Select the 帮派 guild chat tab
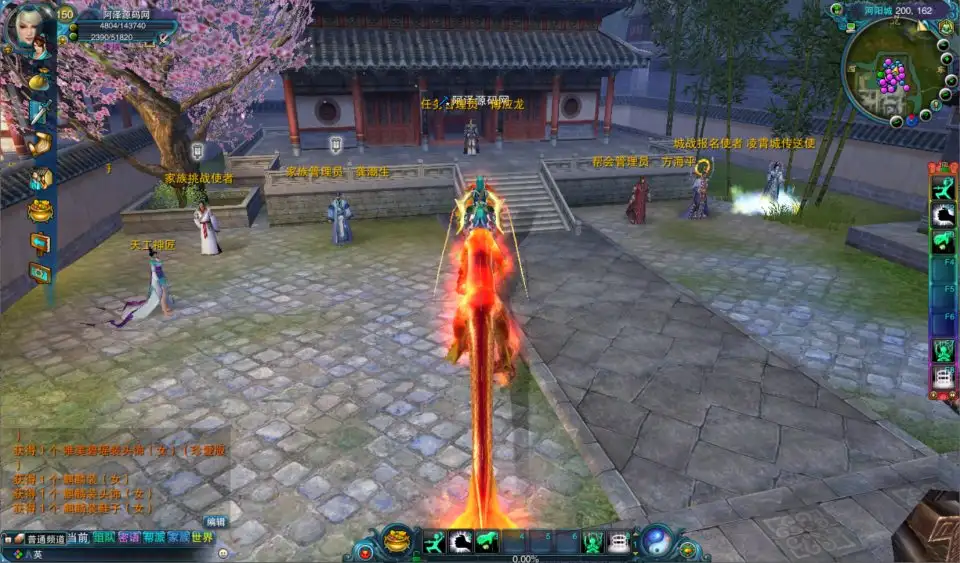Viewport: 960px width, 563px height. point(154,538)
